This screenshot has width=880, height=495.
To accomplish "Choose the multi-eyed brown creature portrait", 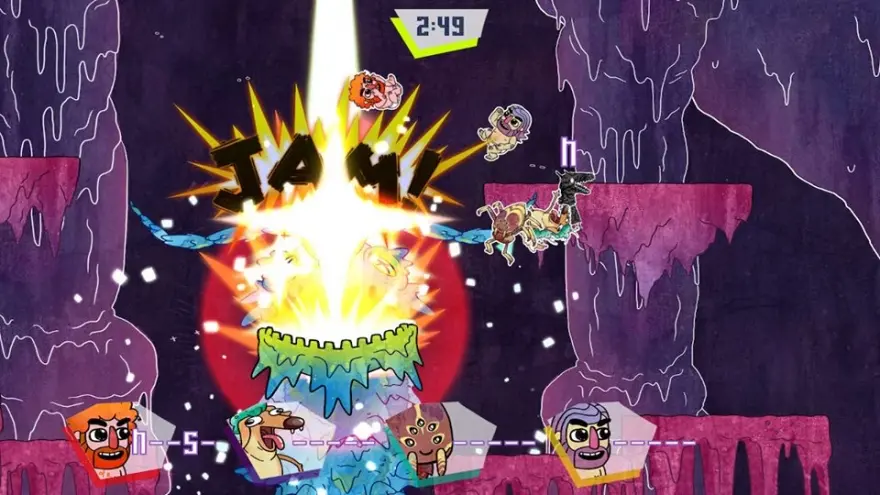I will (423, 440).
